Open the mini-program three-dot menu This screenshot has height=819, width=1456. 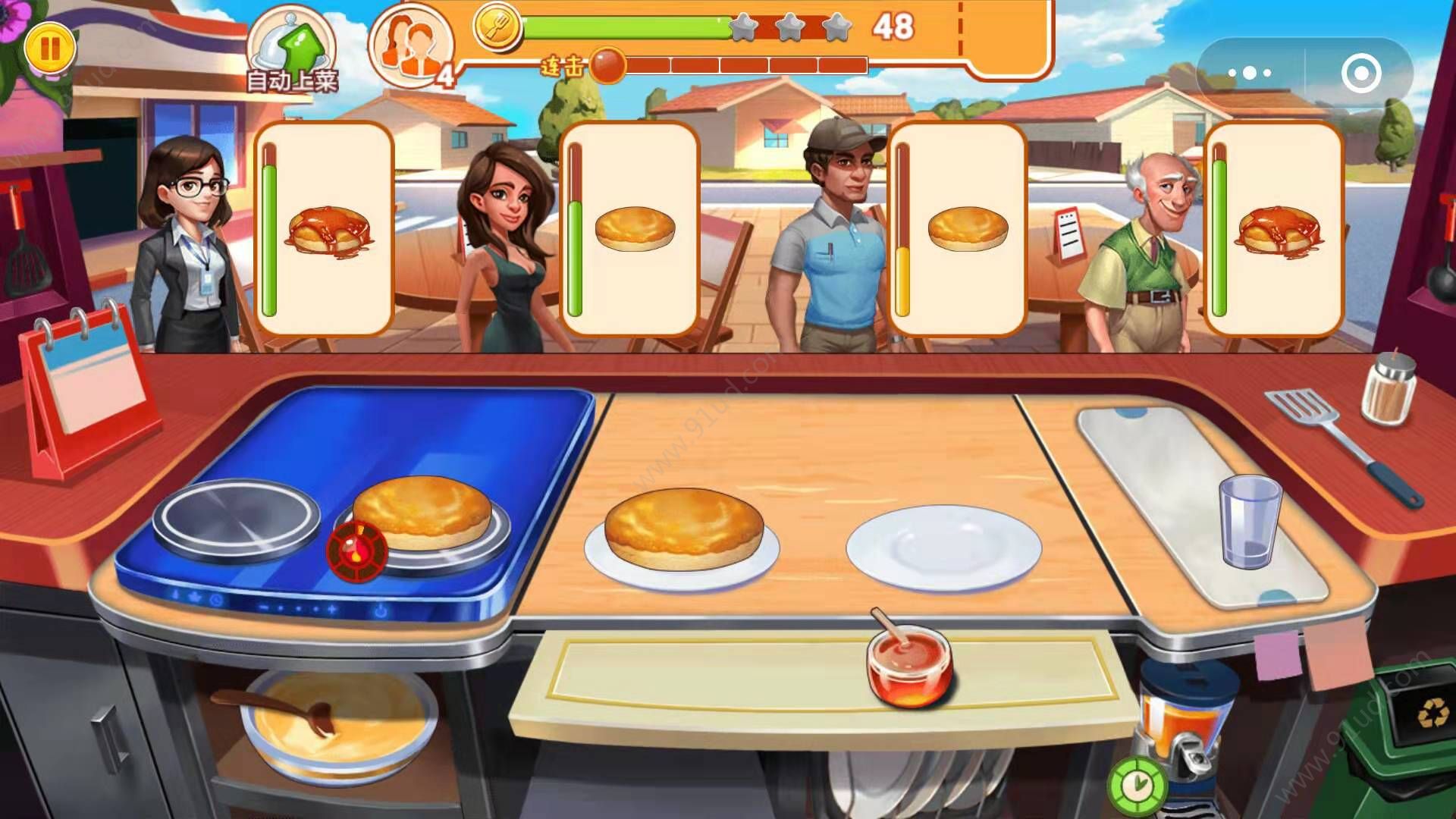tap(1249, 74)
